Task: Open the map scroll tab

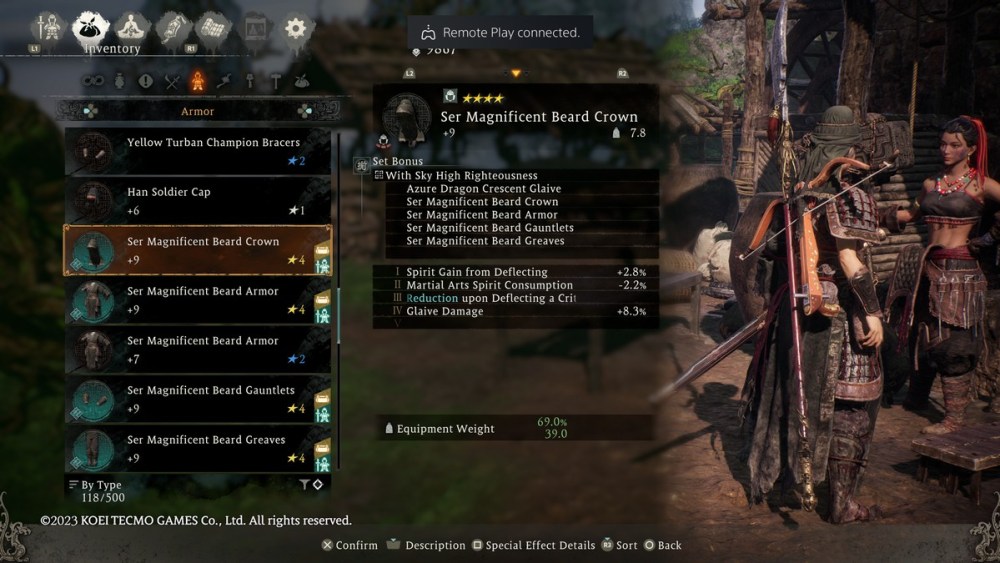Action: pyautogui.click(x=212, y=27)
